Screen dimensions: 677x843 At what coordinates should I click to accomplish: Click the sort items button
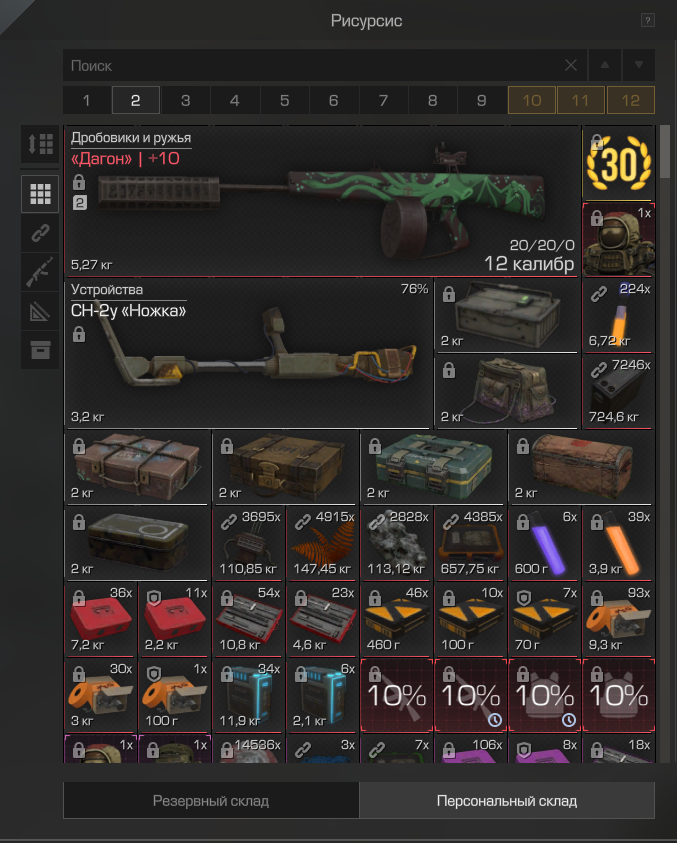point(40,144)
